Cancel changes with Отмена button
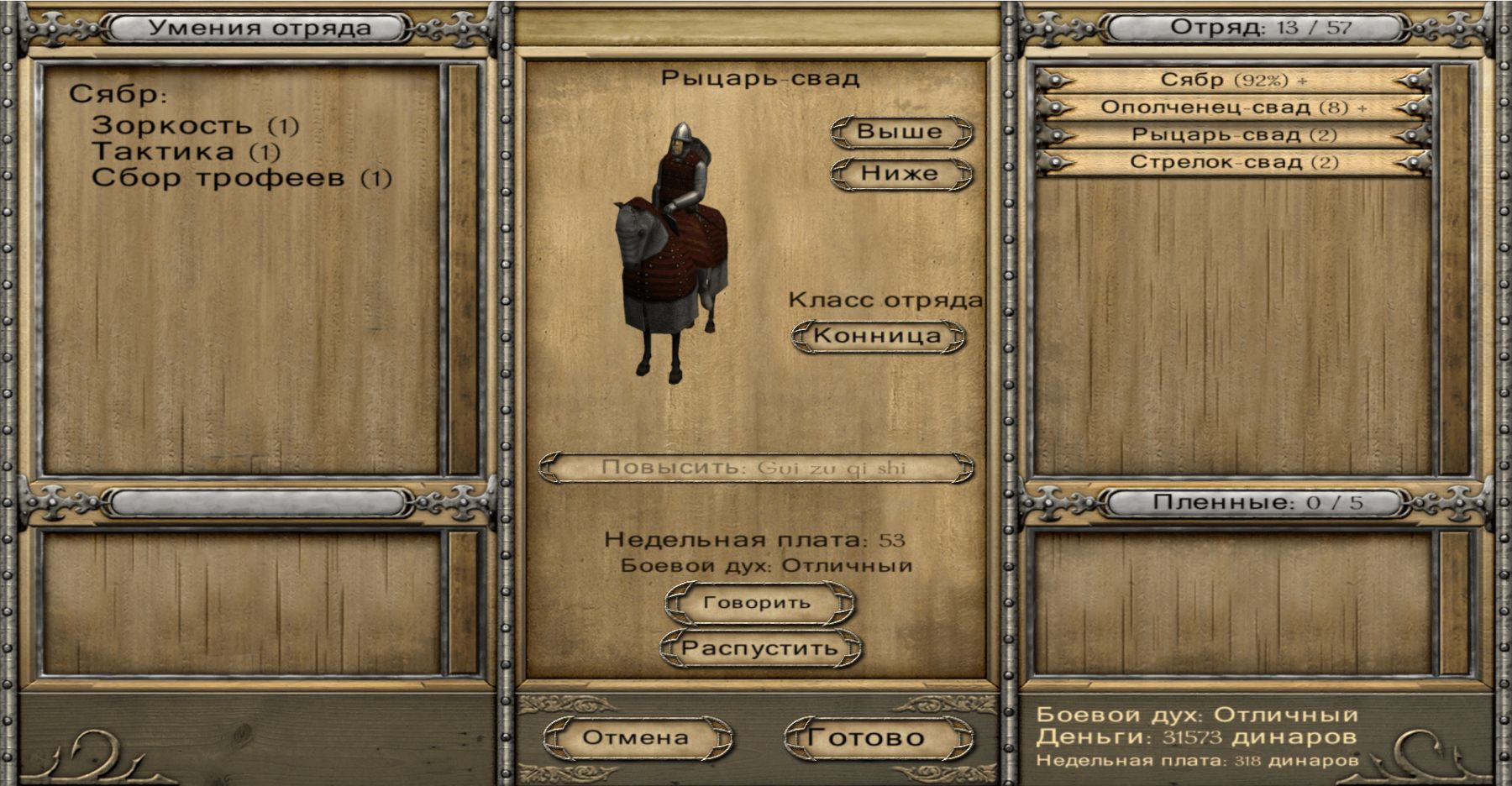 pos(636,738)
